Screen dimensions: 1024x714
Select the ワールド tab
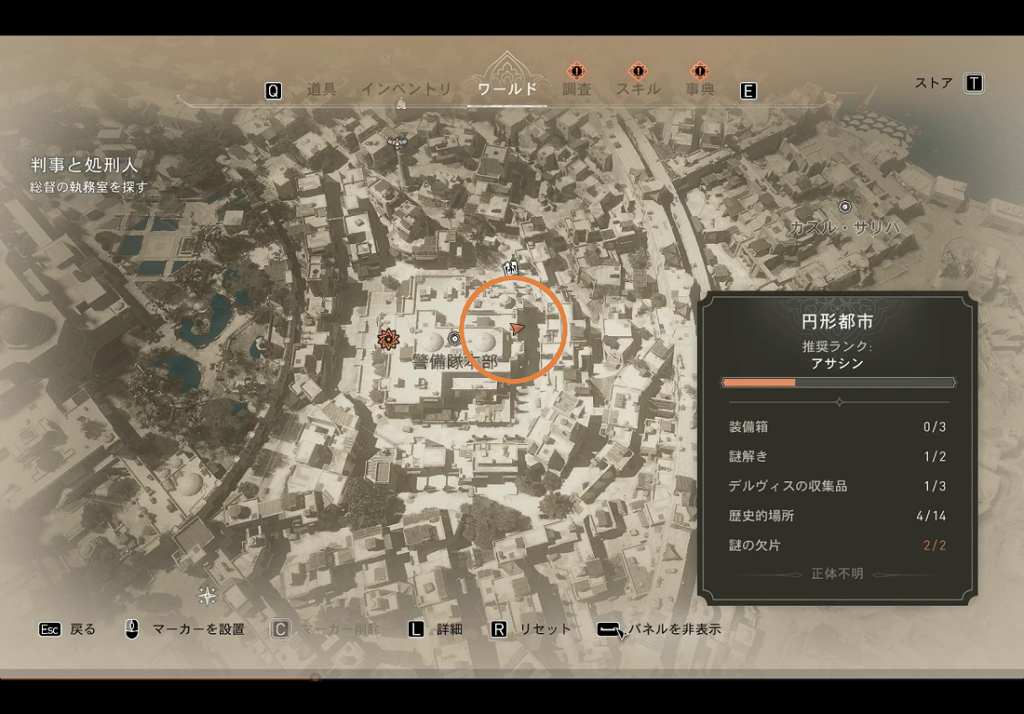pyautogui.click(x=507, y=90)
